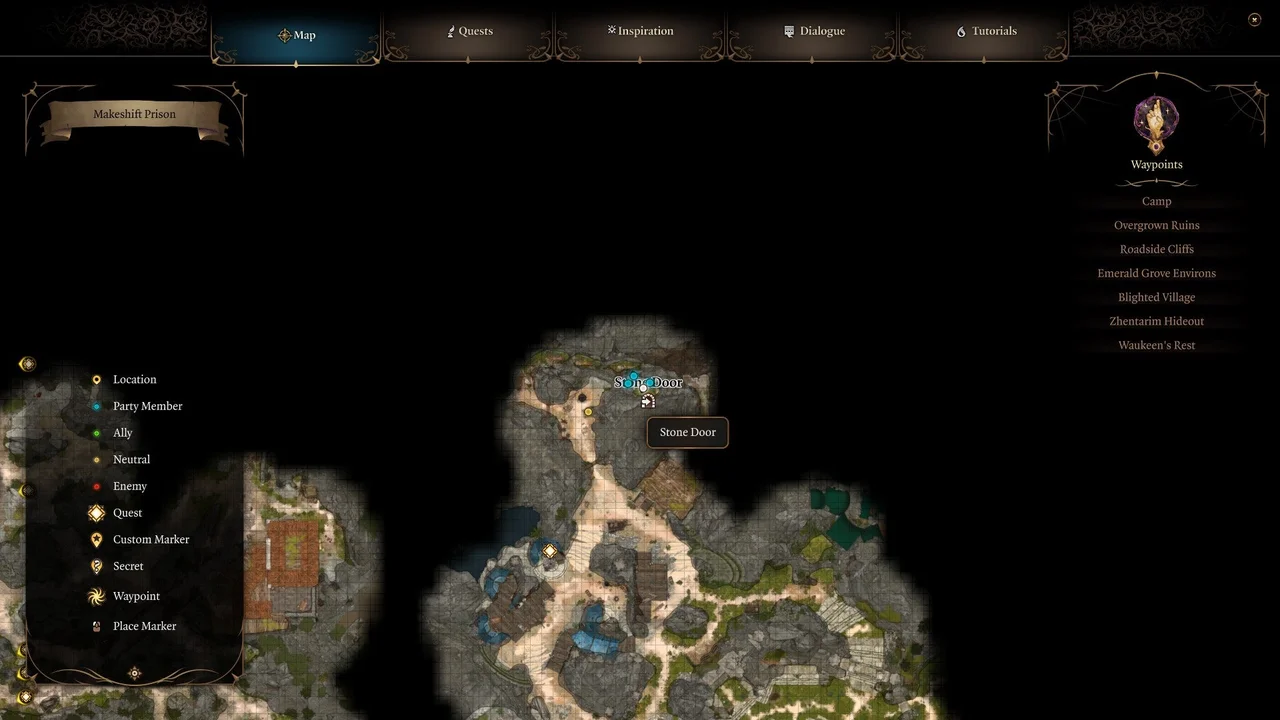This screenshot has height=720, width=1280.
Task: Click the Place Marker legend icon
Action: [96, 626]
